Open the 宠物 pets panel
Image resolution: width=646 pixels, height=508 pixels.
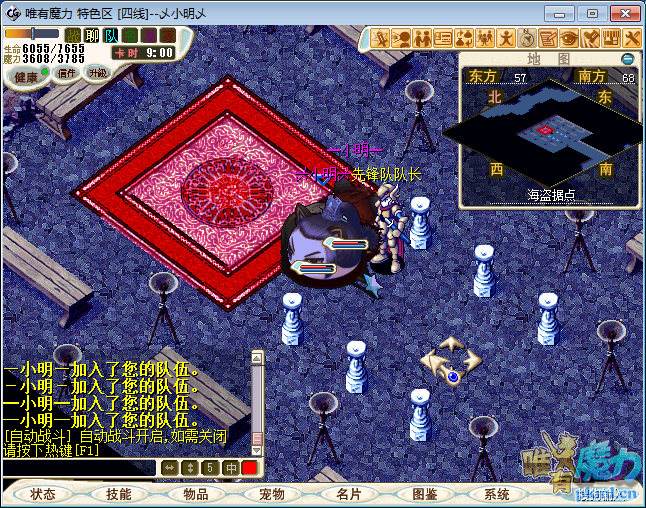(x=272, y=494)
